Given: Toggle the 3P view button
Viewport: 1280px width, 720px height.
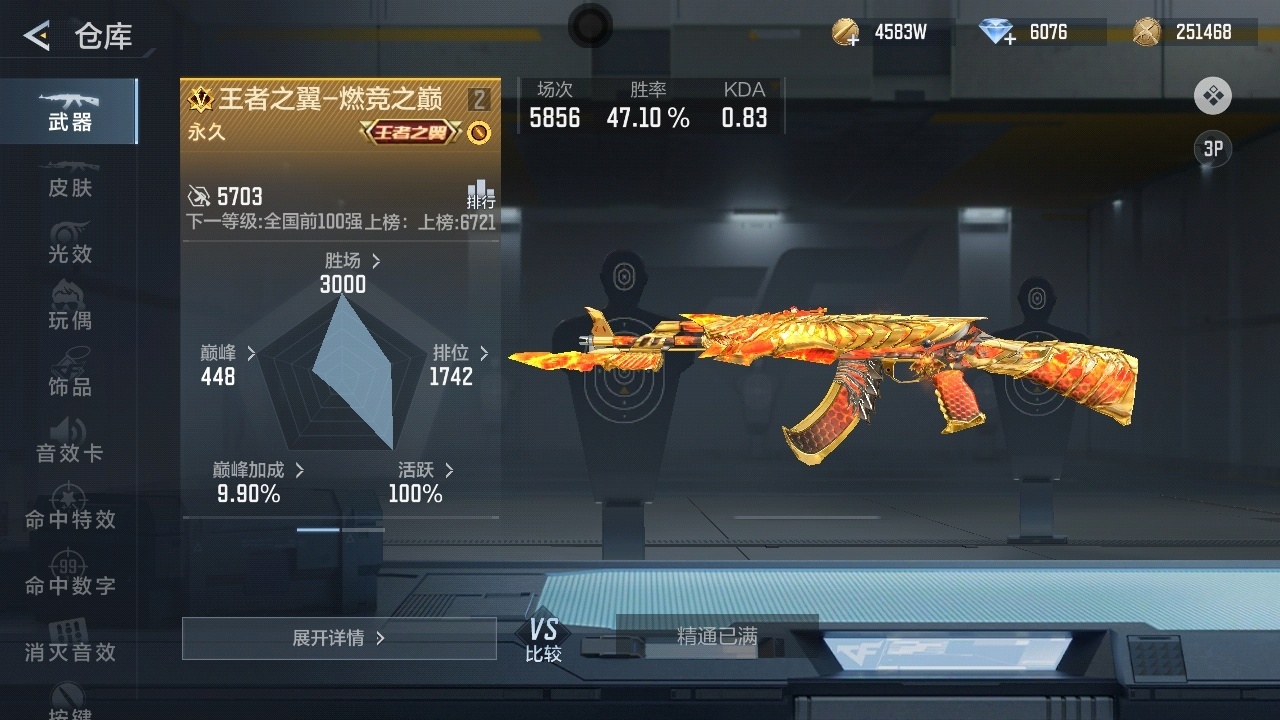Looking at the screenshot, I should [1213, 149].
